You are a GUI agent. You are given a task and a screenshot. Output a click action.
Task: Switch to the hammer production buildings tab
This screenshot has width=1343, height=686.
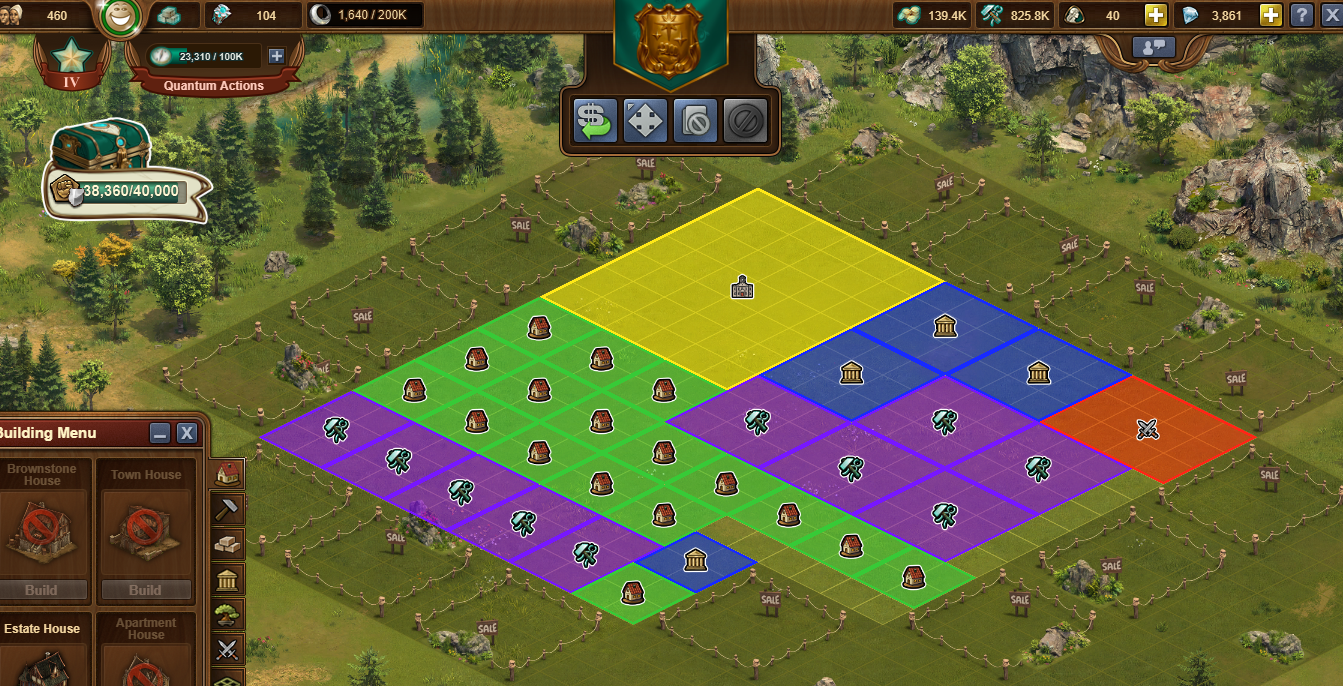[229, 508]
